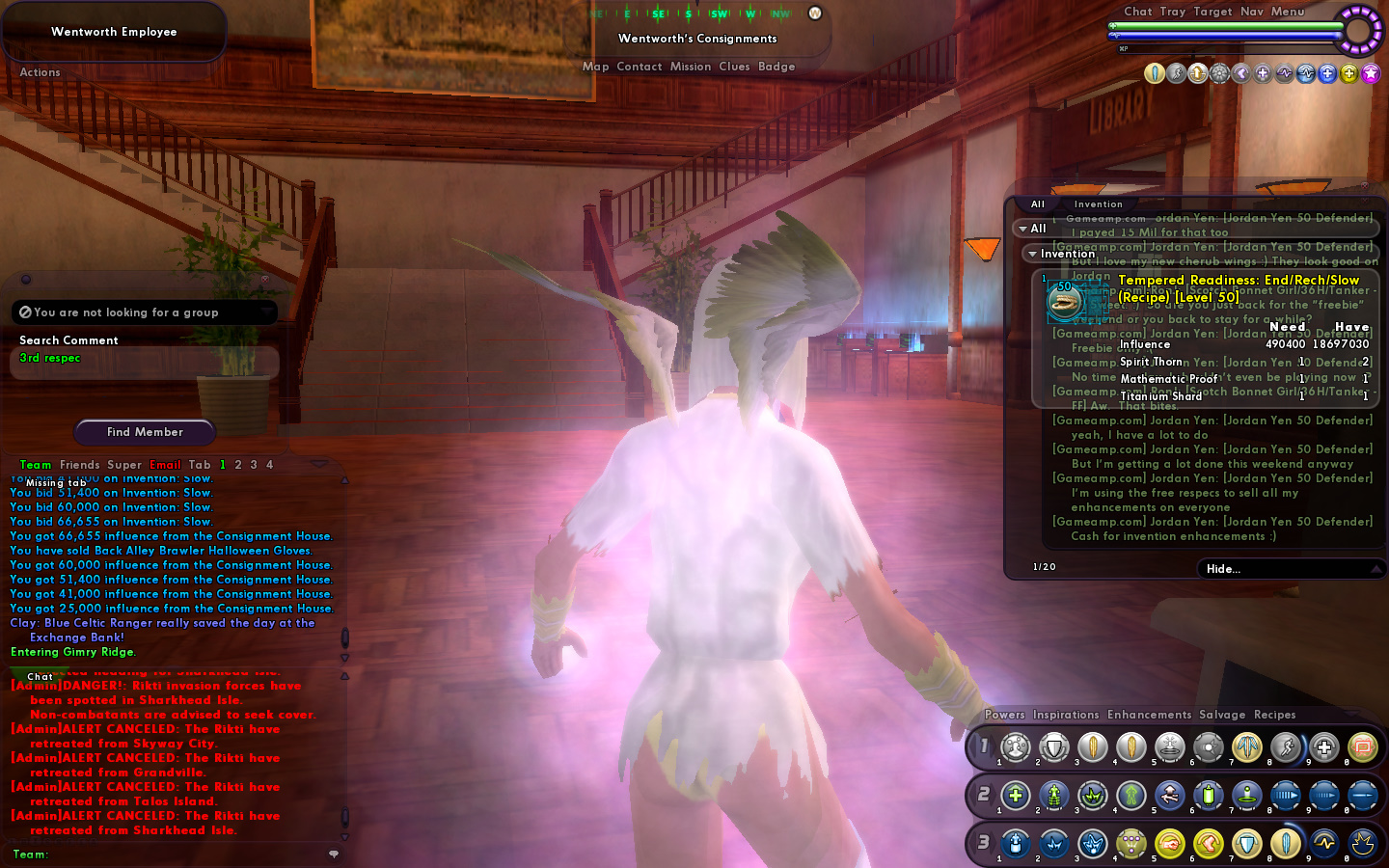Open the Inspirations tray tab
1389x868 pixels.
[x=1066, y=715]
